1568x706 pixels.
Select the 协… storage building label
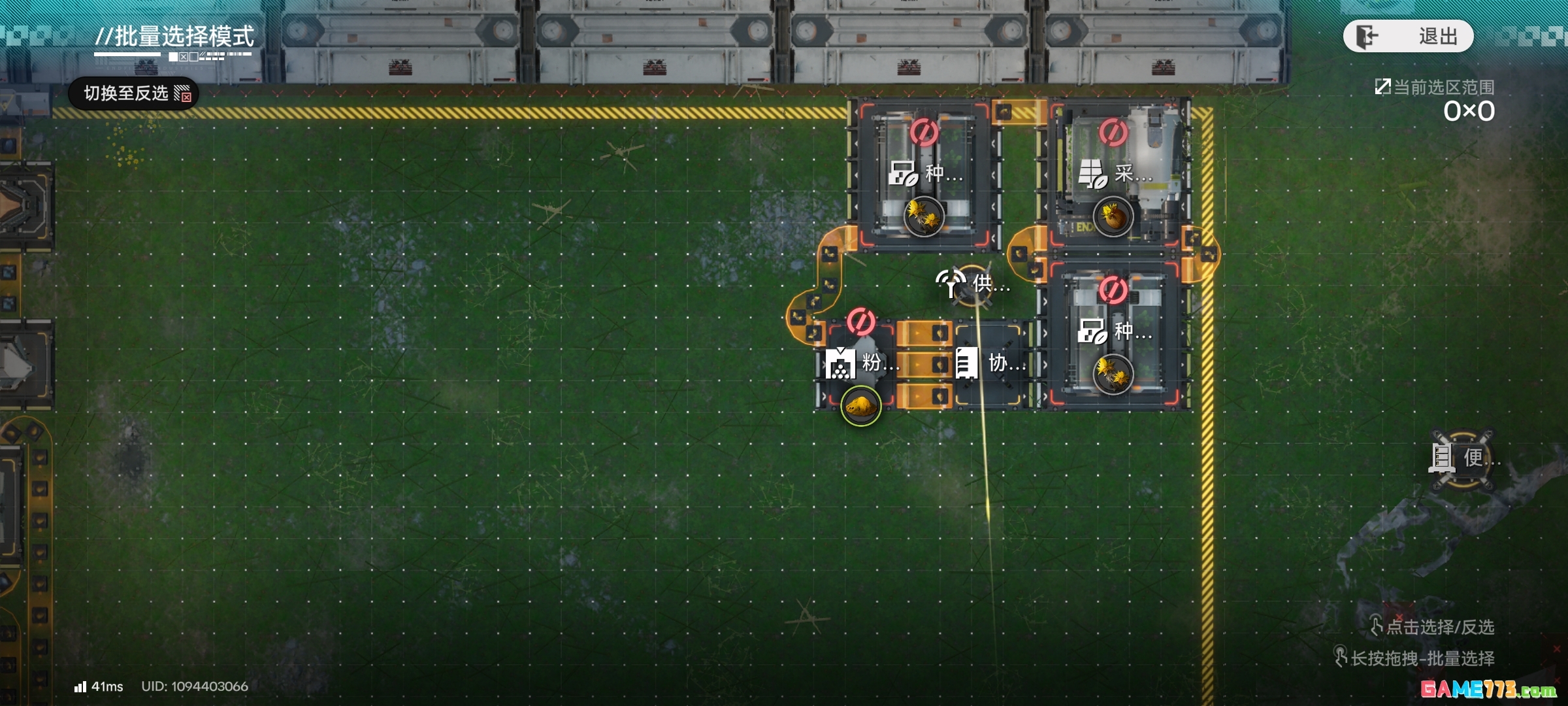[990, 363]
